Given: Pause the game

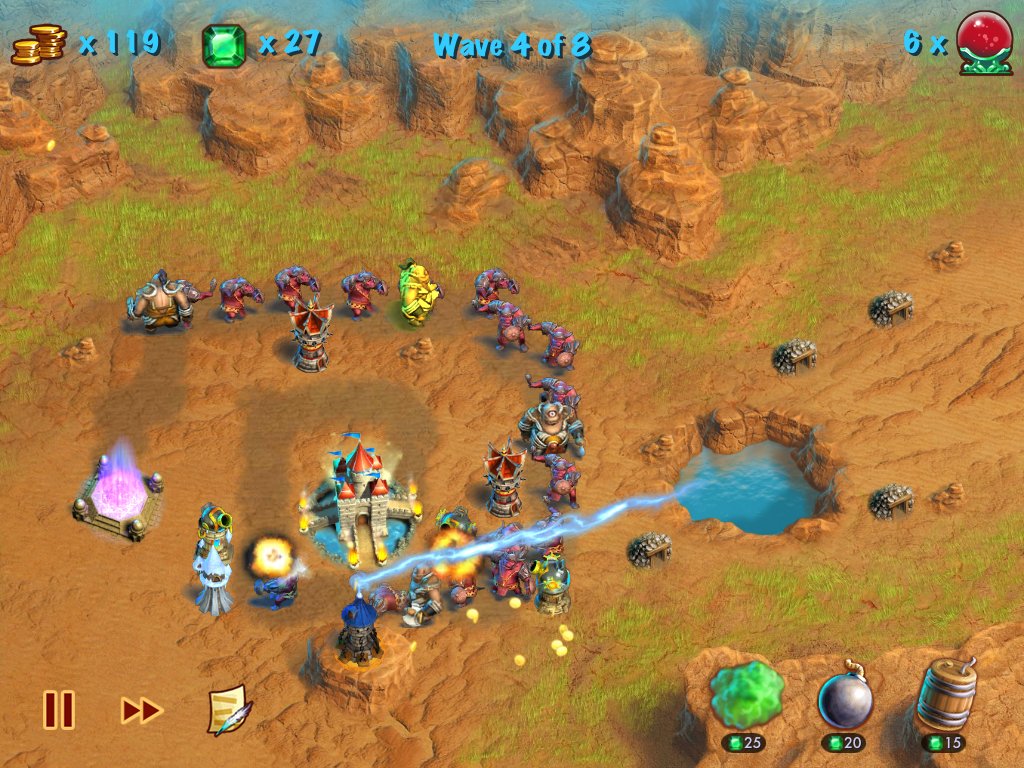Looking at the screenshot, I should (x=58, y=710).
